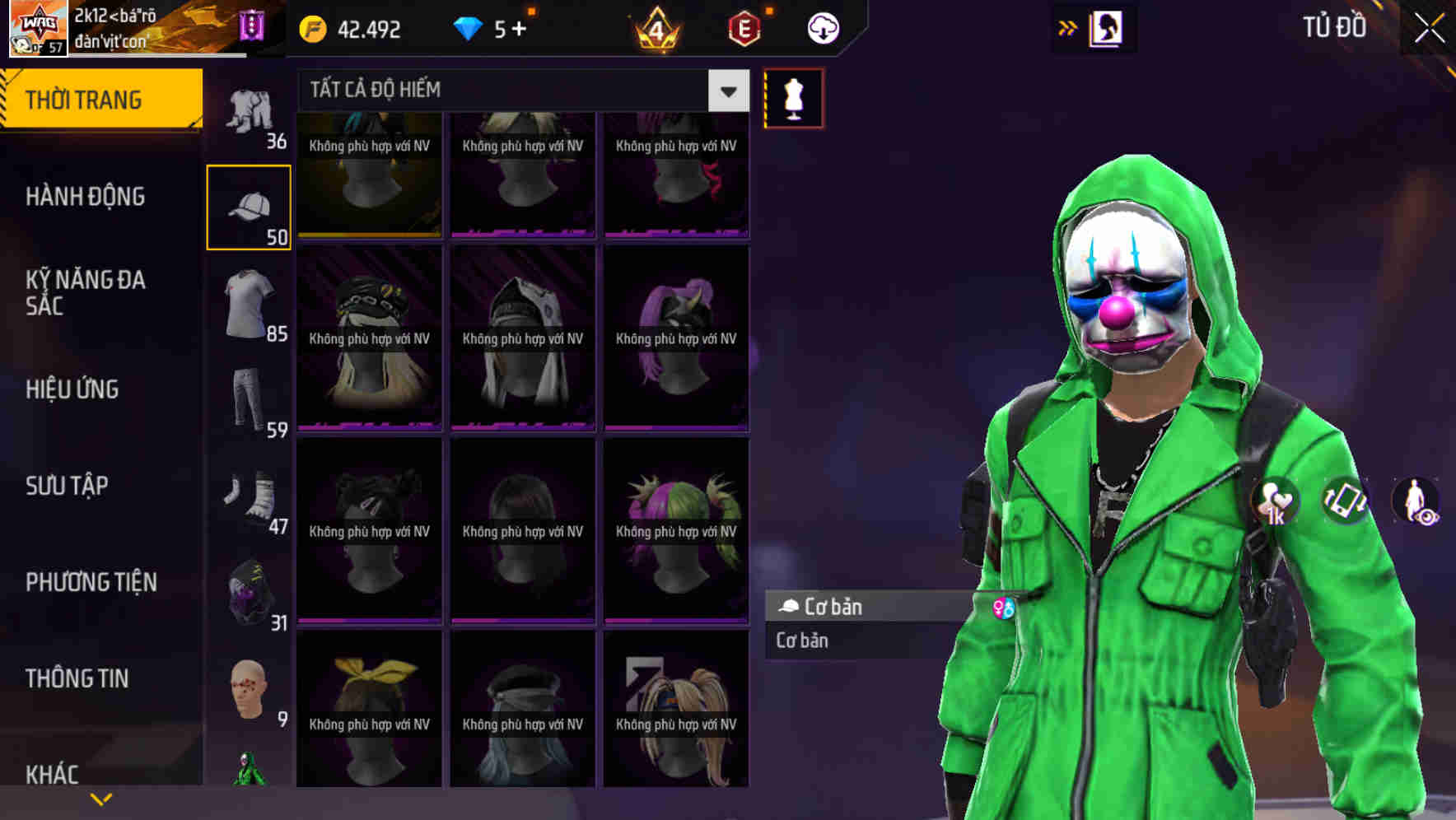Expand the bottom arrow under KHÁC

pyautogui.click(x=101, y=798)
